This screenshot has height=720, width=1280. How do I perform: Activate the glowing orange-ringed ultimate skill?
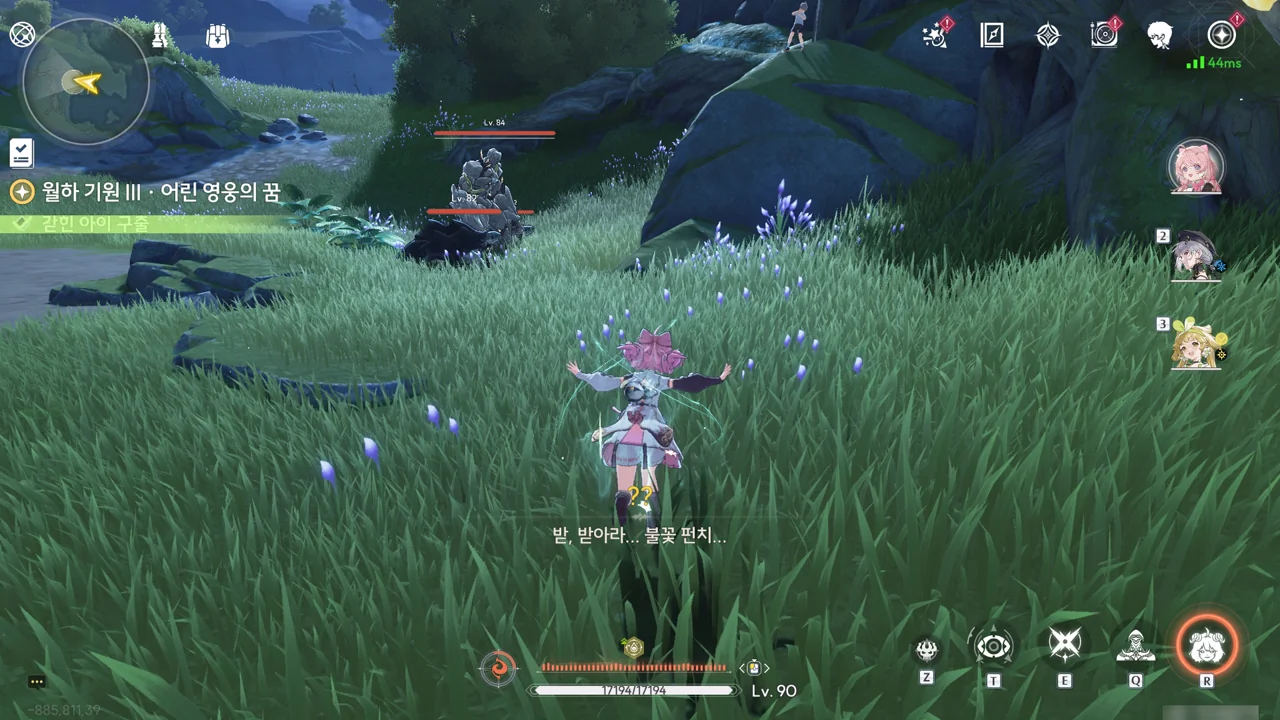(x=1207, y=646)
